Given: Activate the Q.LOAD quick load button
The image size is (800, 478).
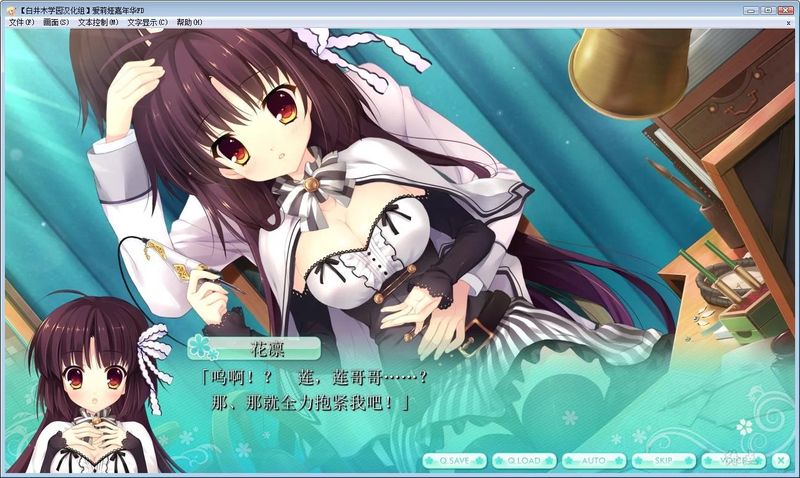Looking at the screenshot, I should [x=524, y=460].
